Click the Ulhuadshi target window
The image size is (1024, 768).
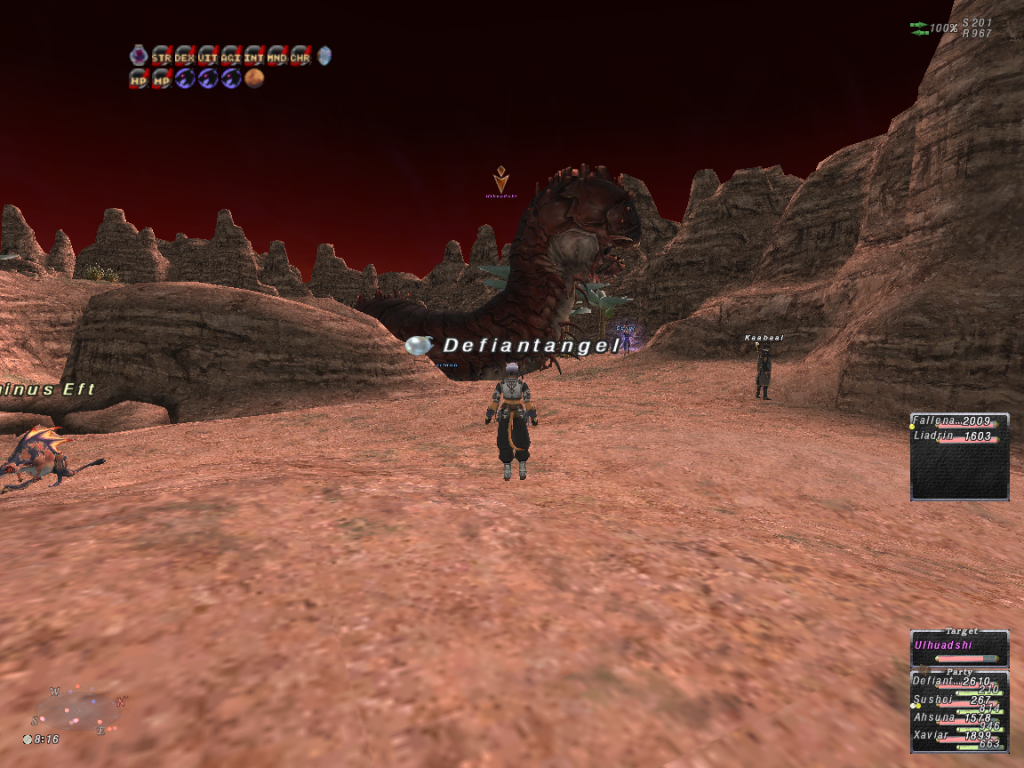[x=958, y=647]
